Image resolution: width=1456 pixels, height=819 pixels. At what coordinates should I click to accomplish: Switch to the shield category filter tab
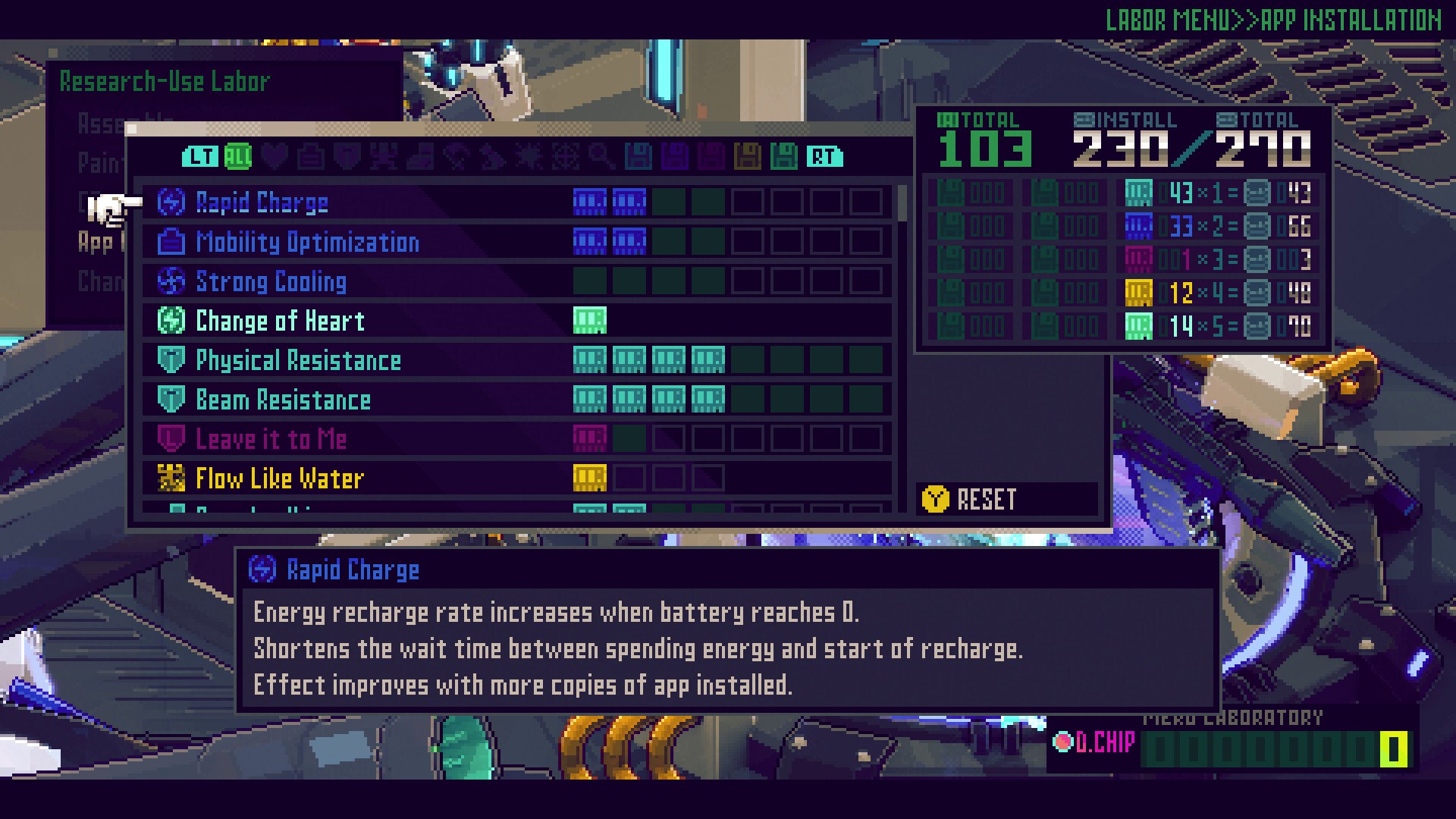pos(347,157)
